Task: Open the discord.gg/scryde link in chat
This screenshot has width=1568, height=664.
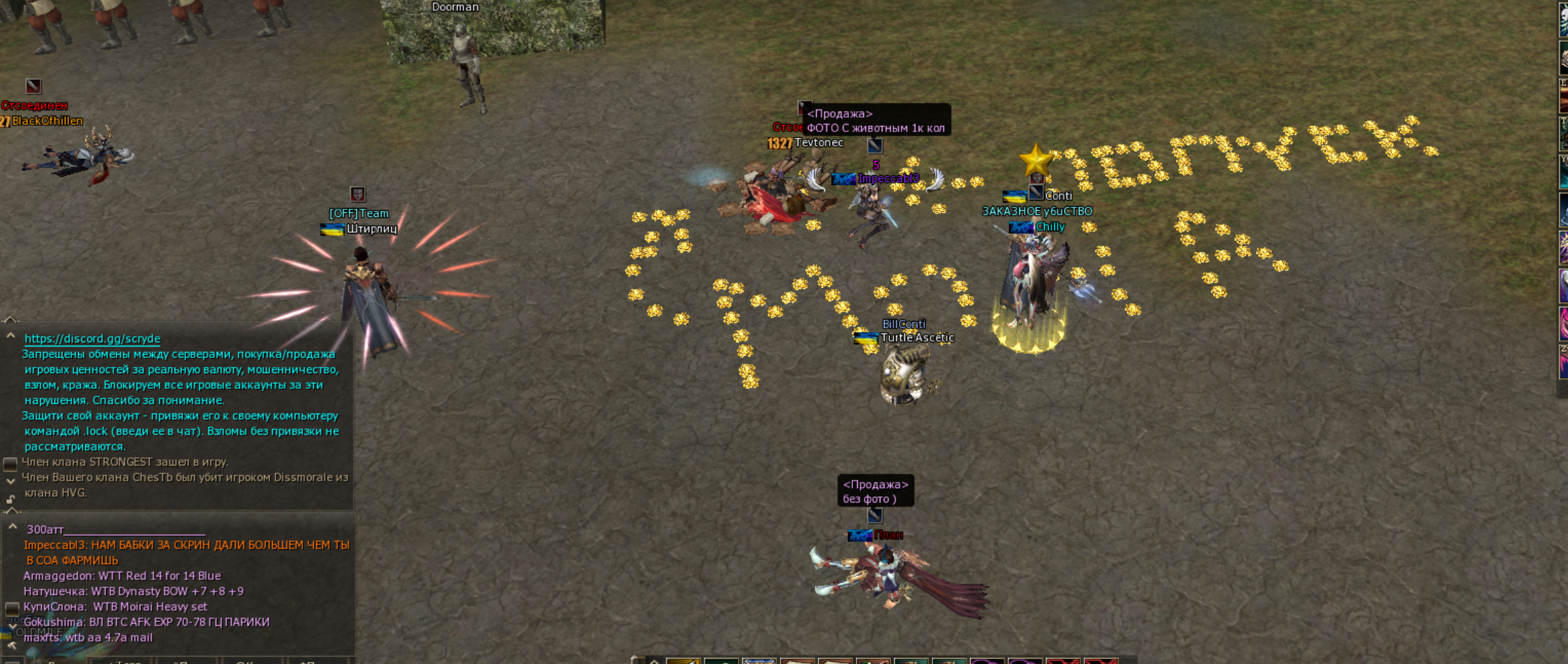Action: point(92,338)
